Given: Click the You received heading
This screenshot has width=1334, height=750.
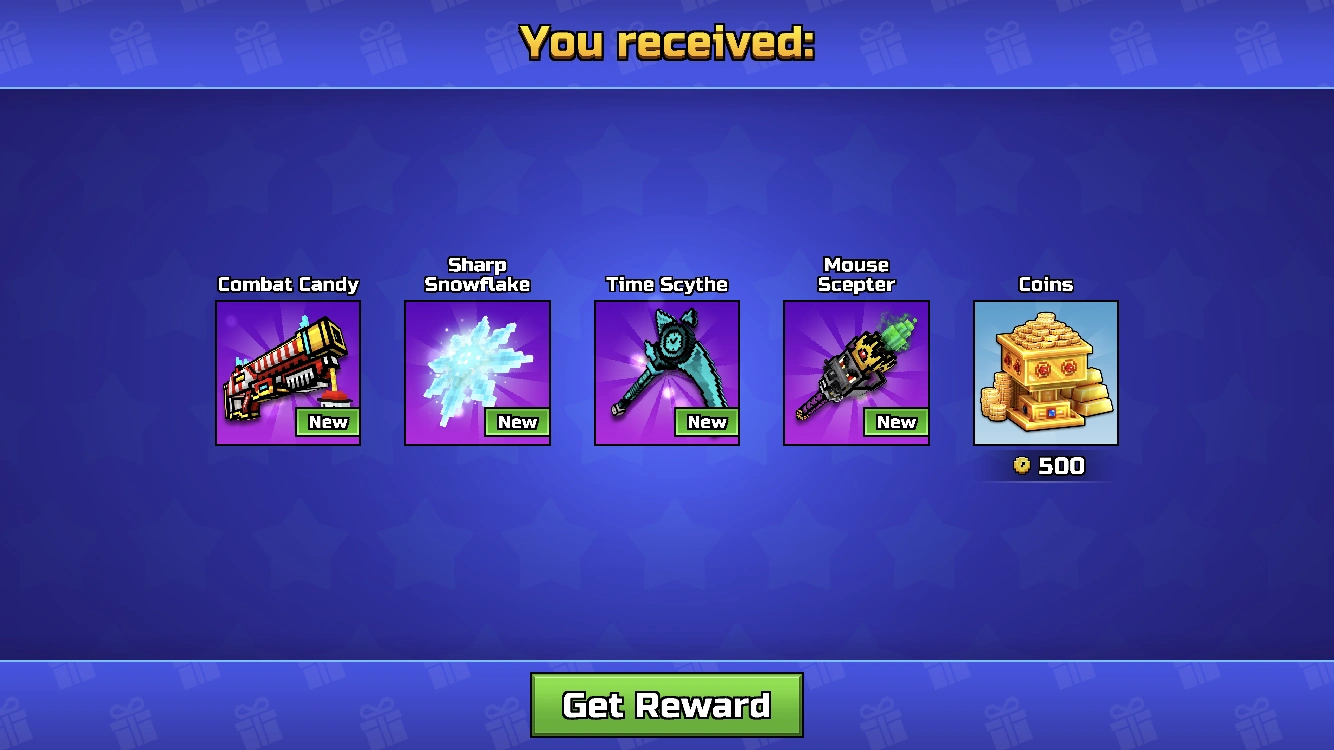Looking at the screenshot, I should tap(667, 42).
